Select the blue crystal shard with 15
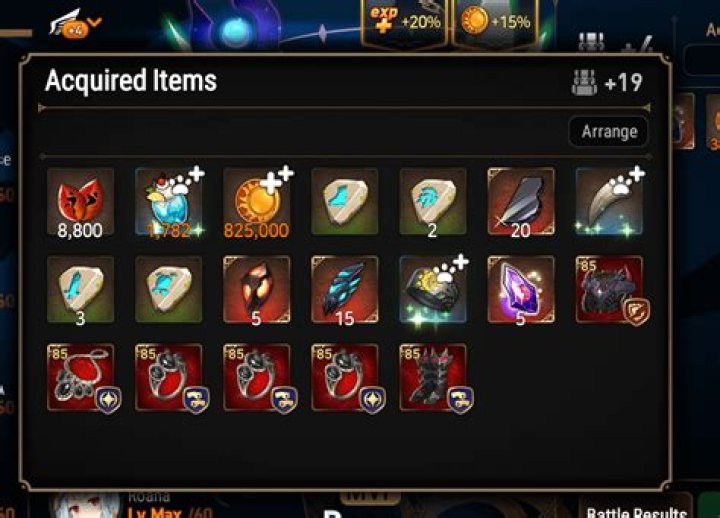 (x=344, y=289)
